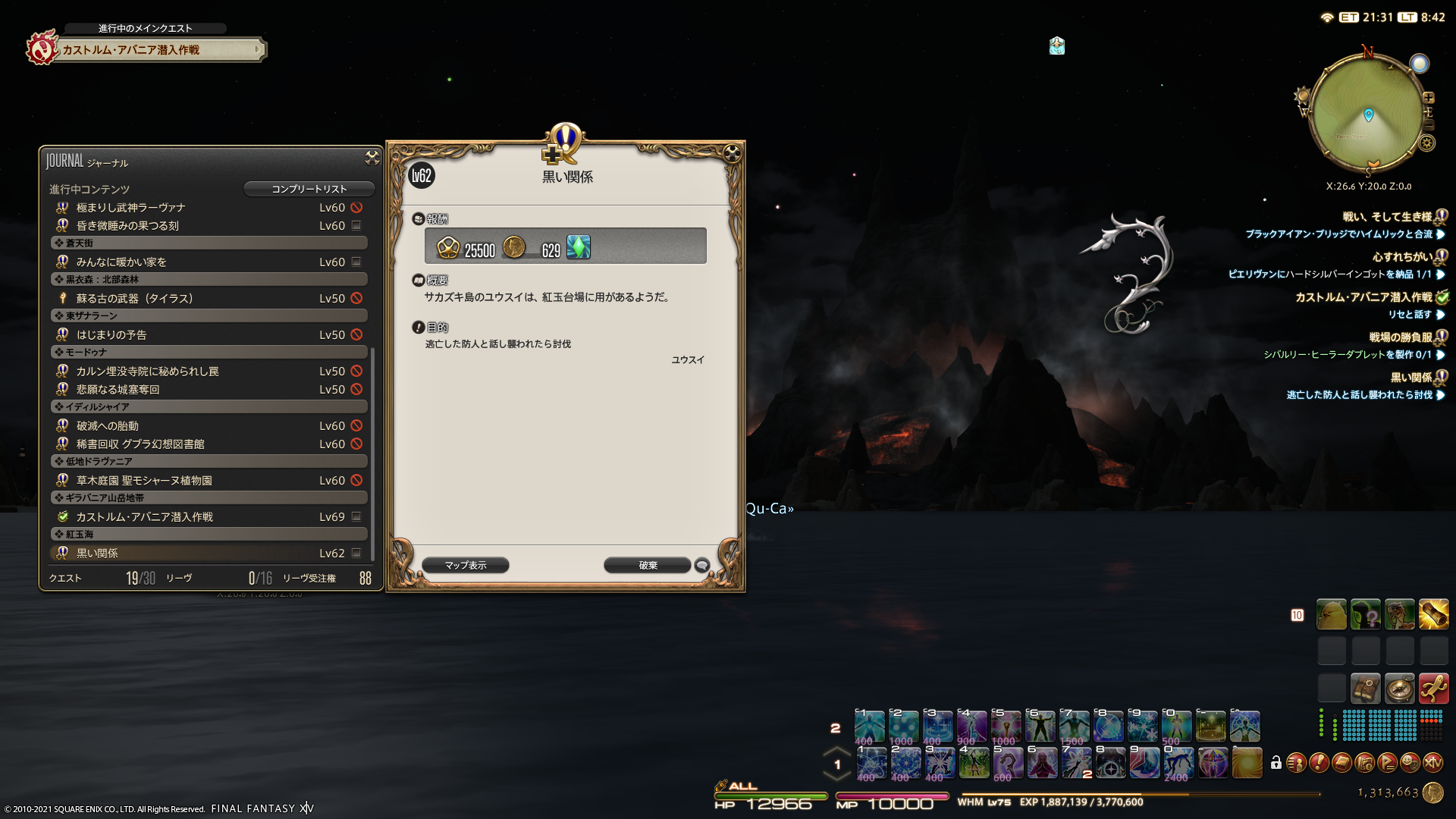Select the カルン埋没寺院に秘められし罠 entry

tap(147, 371)
